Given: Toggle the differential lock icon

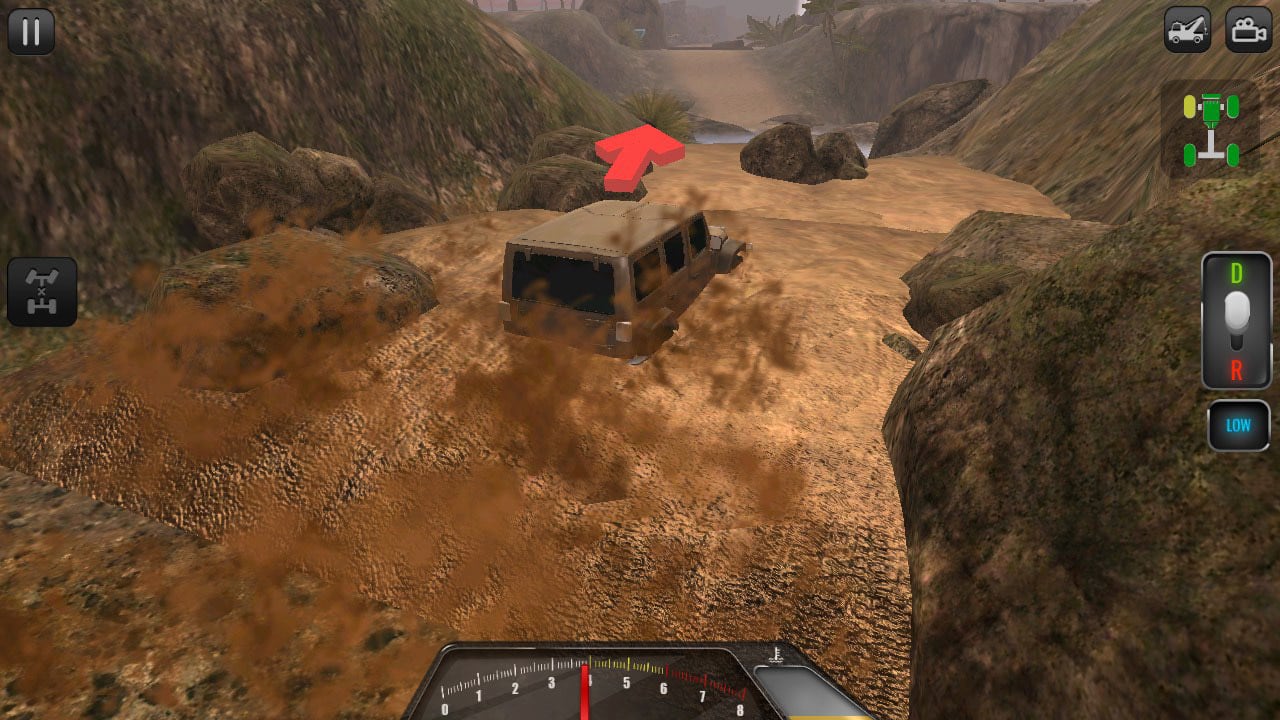Looking at the screenshot, I should coord(44,291).
